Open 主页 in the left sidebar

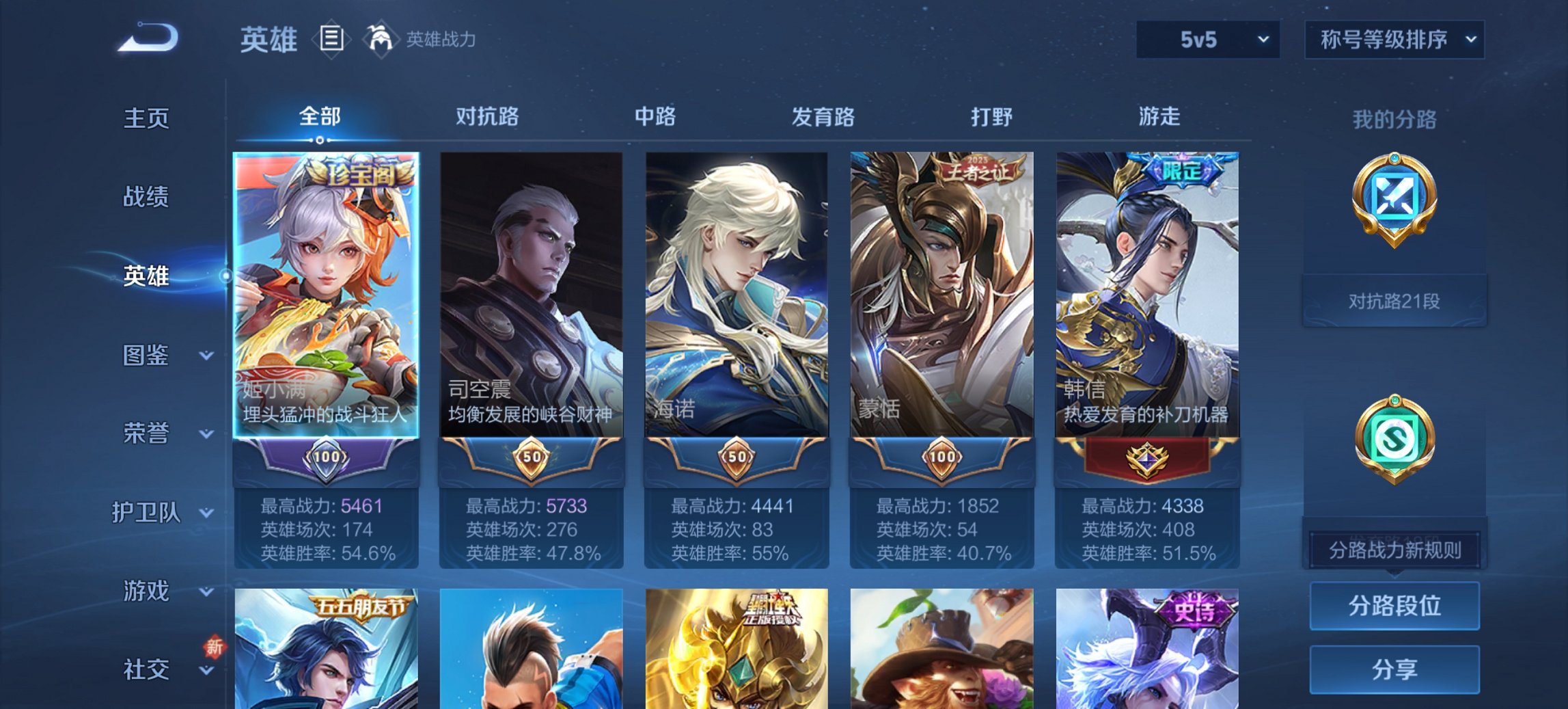point(147,118)
